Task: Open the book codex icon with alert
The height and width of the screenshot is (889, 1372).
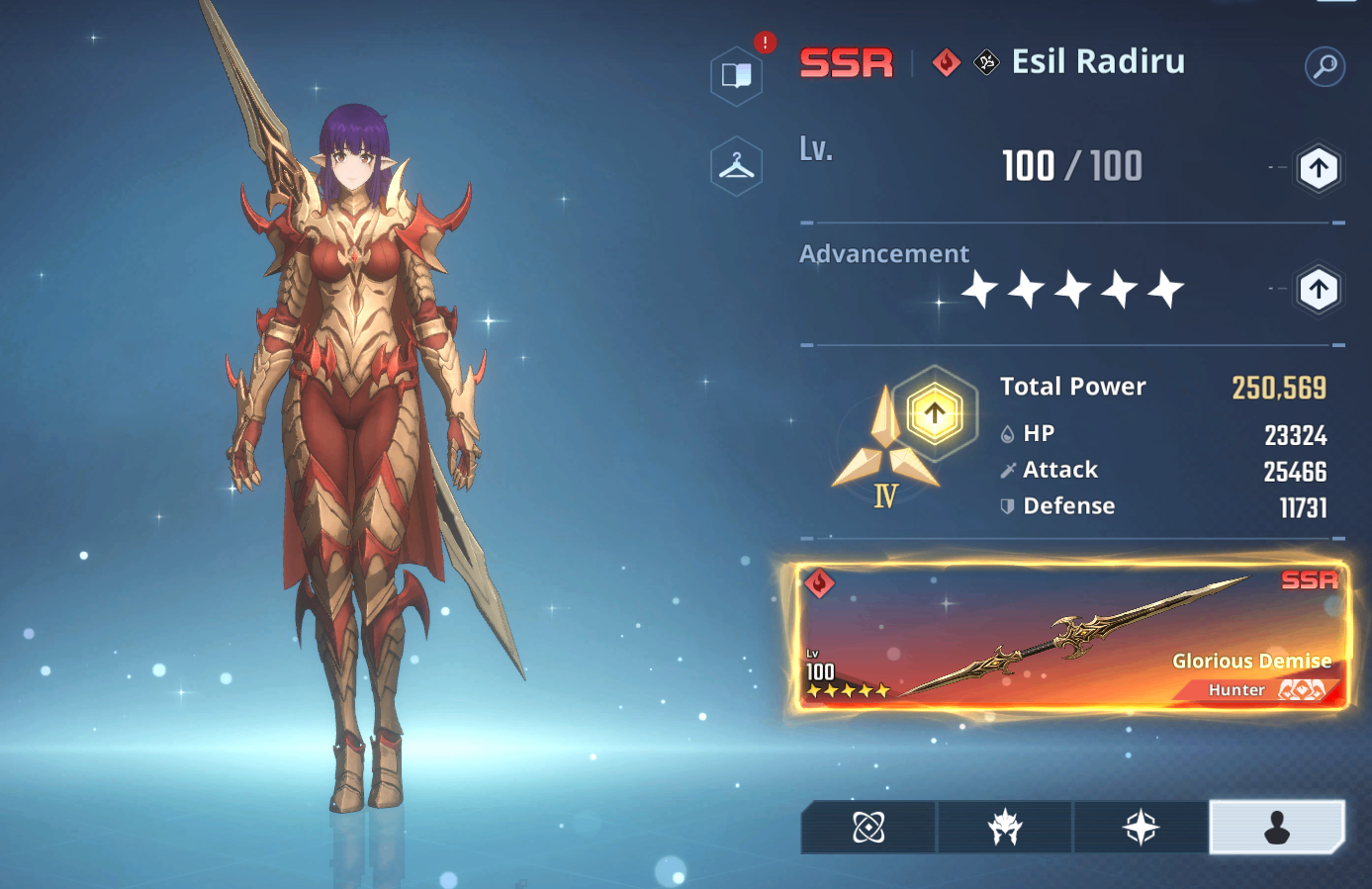Action: (737, 75)
